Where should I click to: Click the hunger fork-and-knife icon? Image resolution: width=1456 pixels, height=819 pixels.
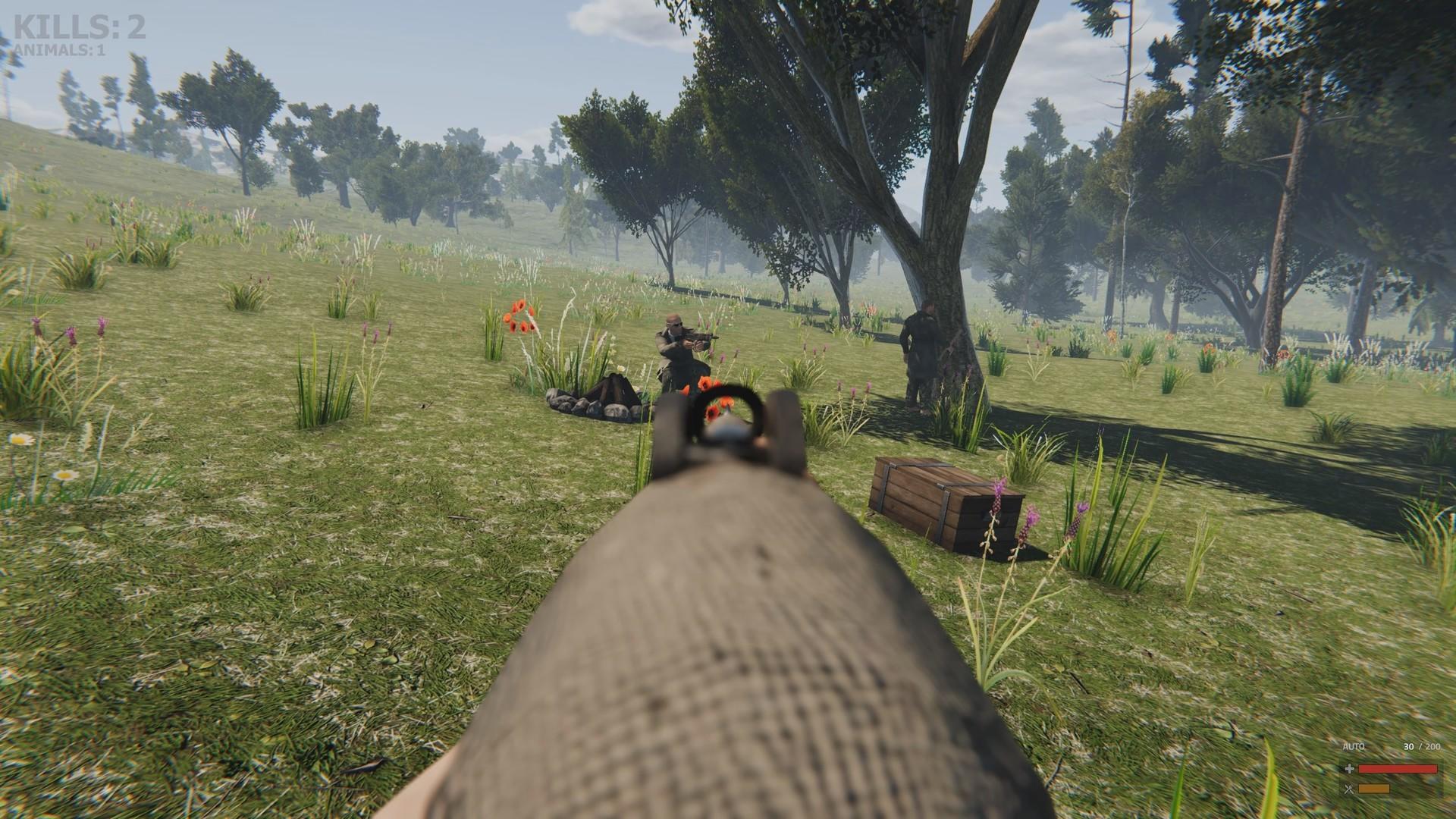pyautogui.click(x=1349, y=789)
